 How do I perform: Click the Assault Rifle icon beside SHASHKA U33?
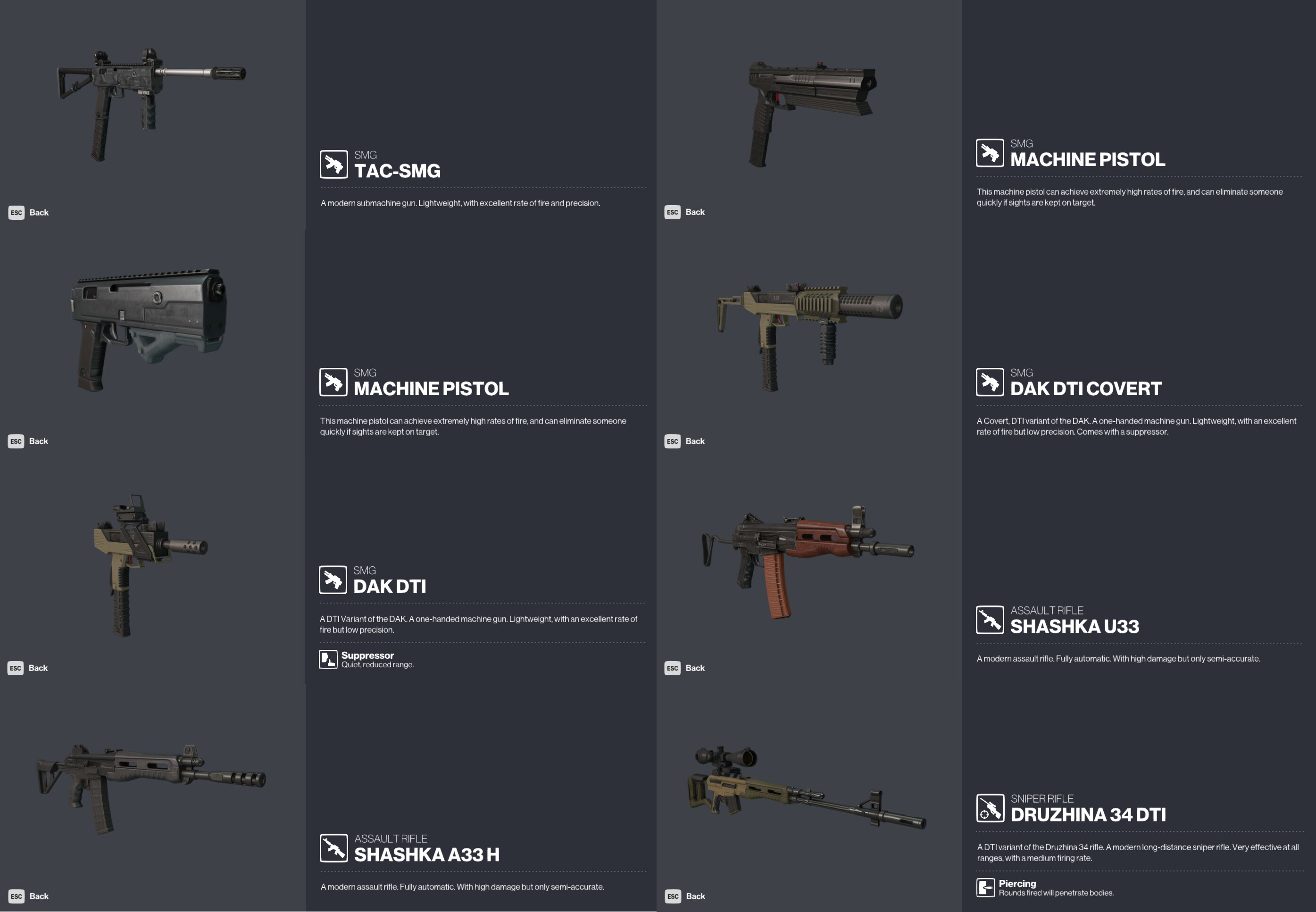990,620
